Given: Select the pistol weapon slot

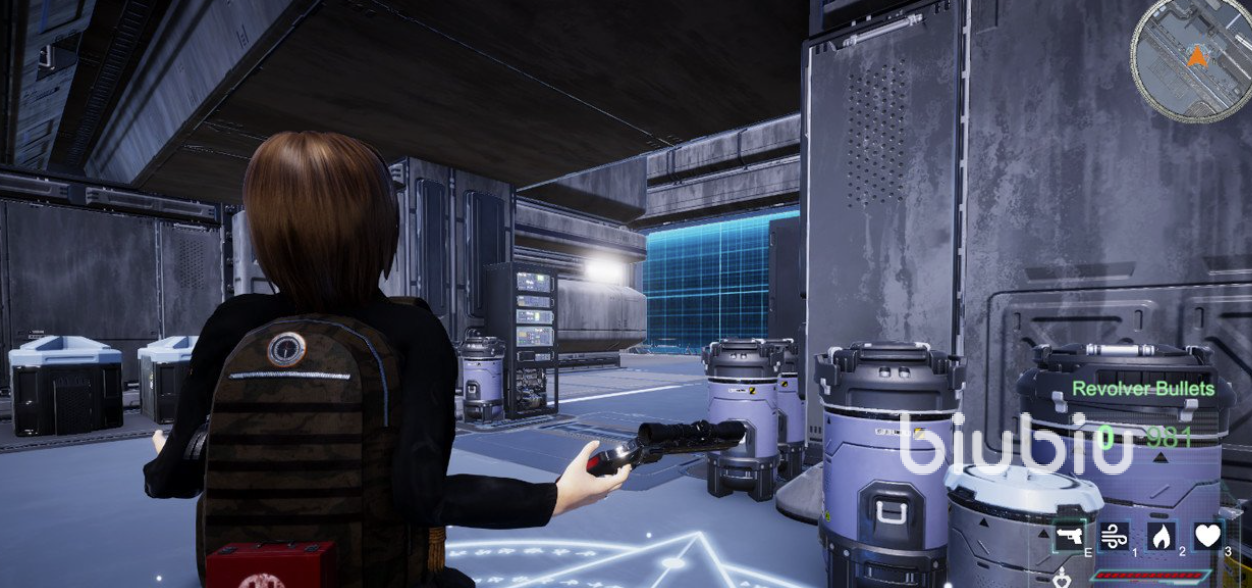Looking at the screenshot, I should 1069,536.
